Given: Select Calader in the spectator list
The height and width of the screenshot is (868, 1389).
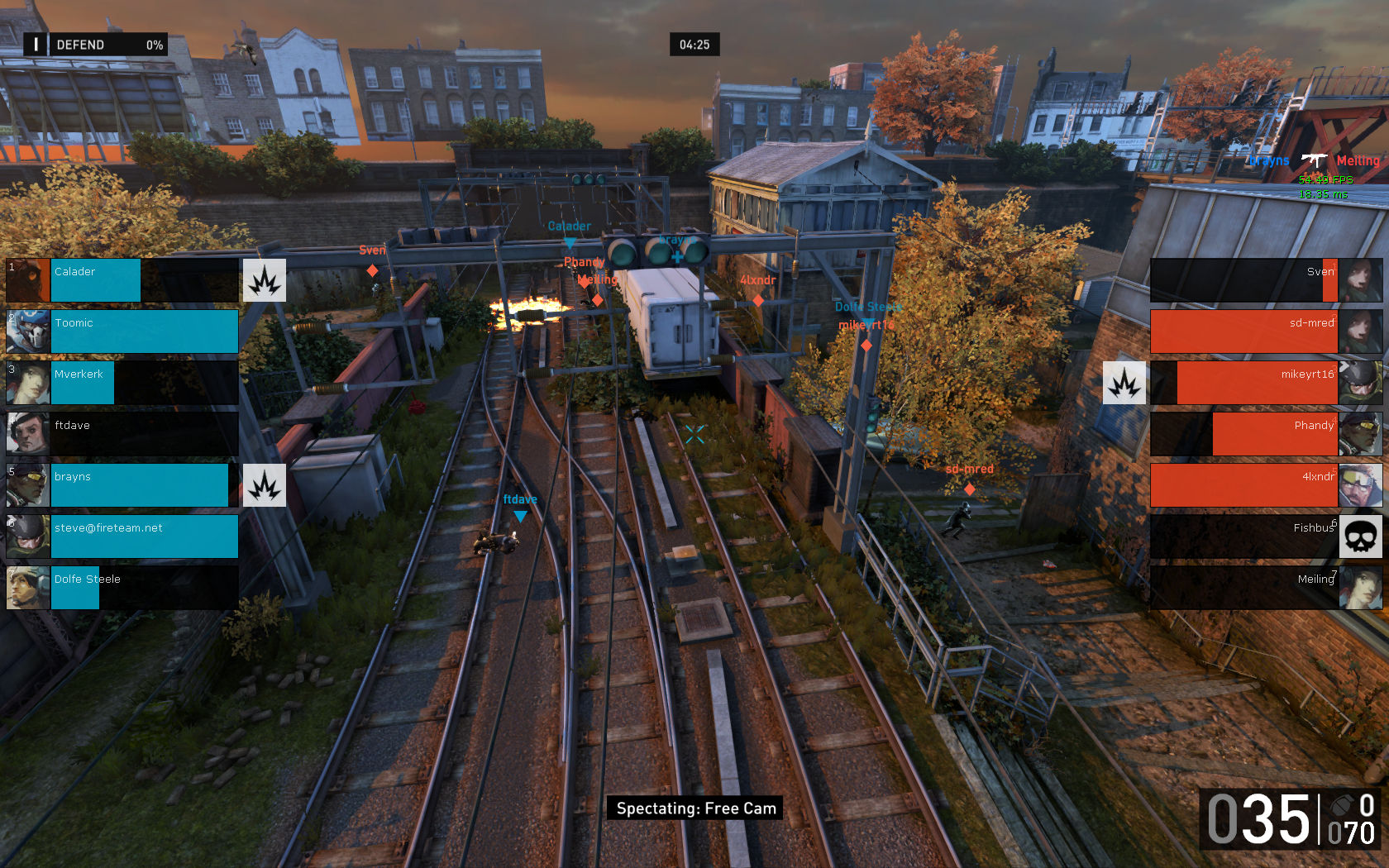Looking at the screenshot, I should pos(122,280).
